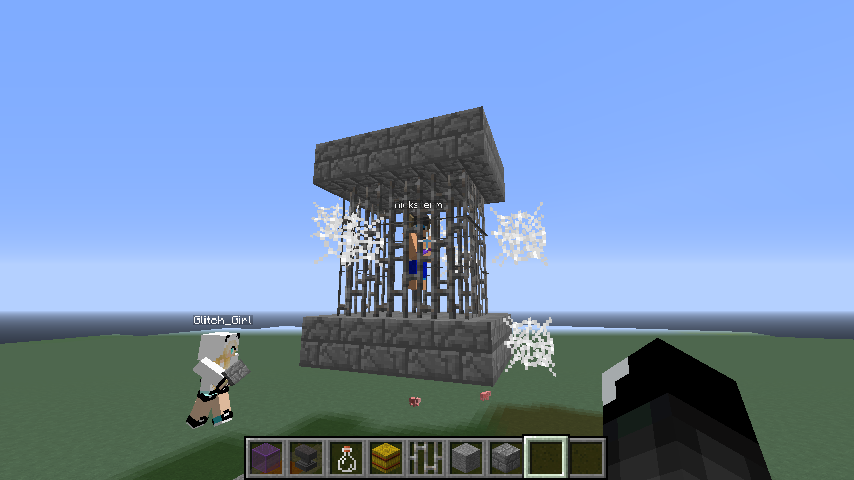The width and height of the screenshot is (854, 480).
Task: Switch to the hay bale slot
Action: click(386, 458)
